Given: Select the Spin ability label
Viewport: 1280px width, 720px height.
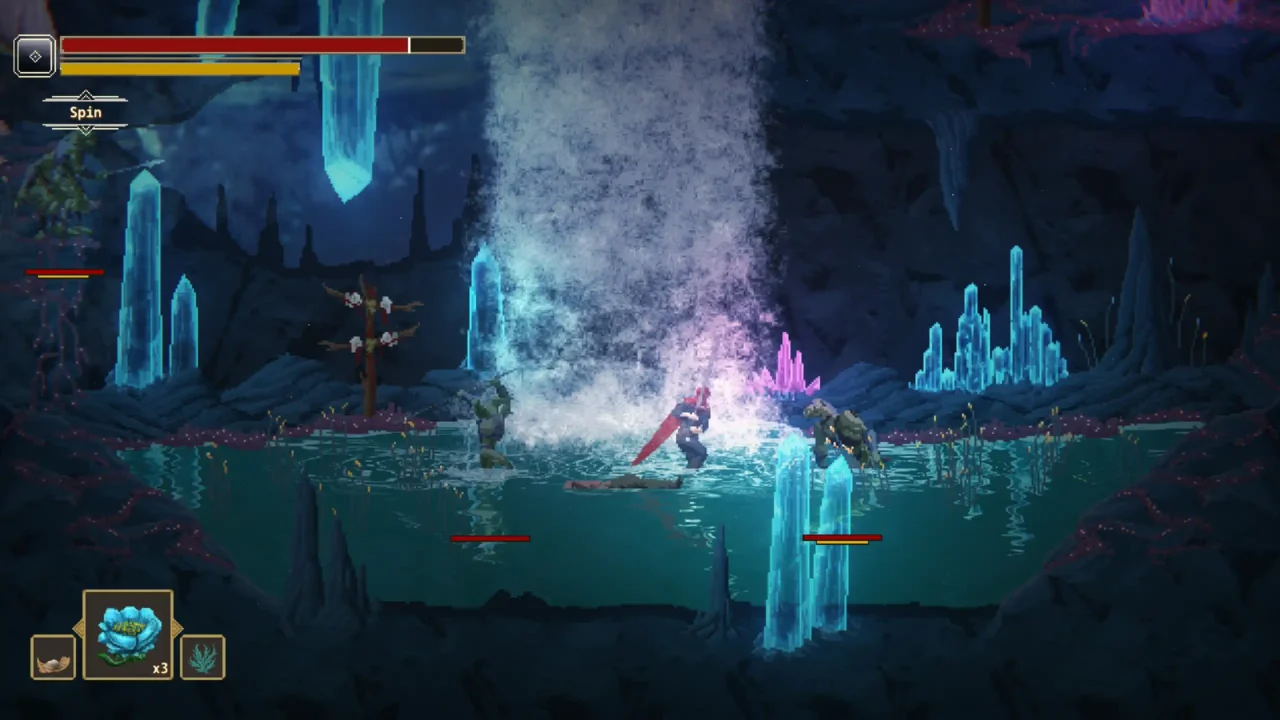Looking at the screenshot, I should 85,112.
